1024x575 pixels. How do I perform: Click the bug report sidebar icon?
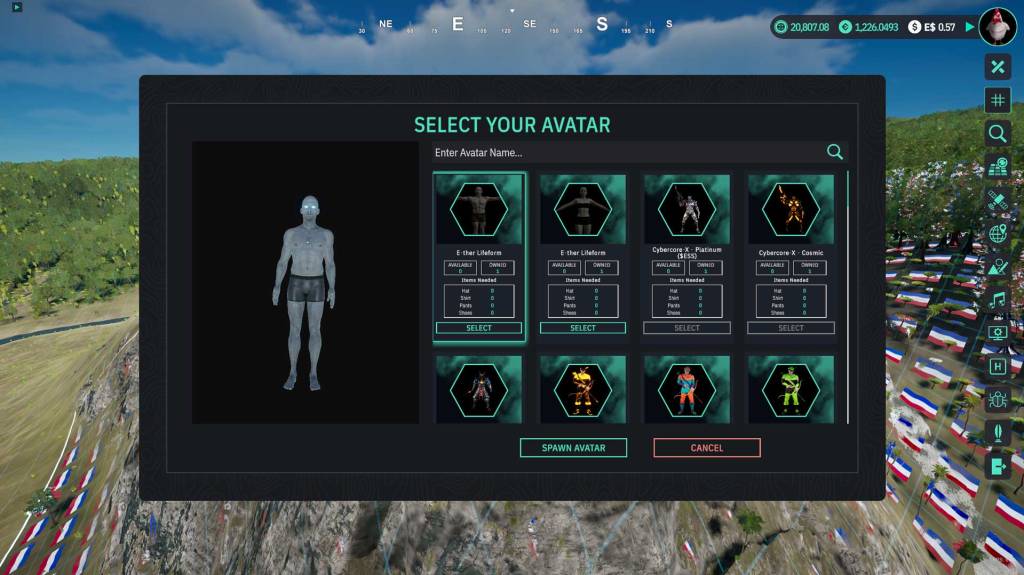tap(997, 400)
